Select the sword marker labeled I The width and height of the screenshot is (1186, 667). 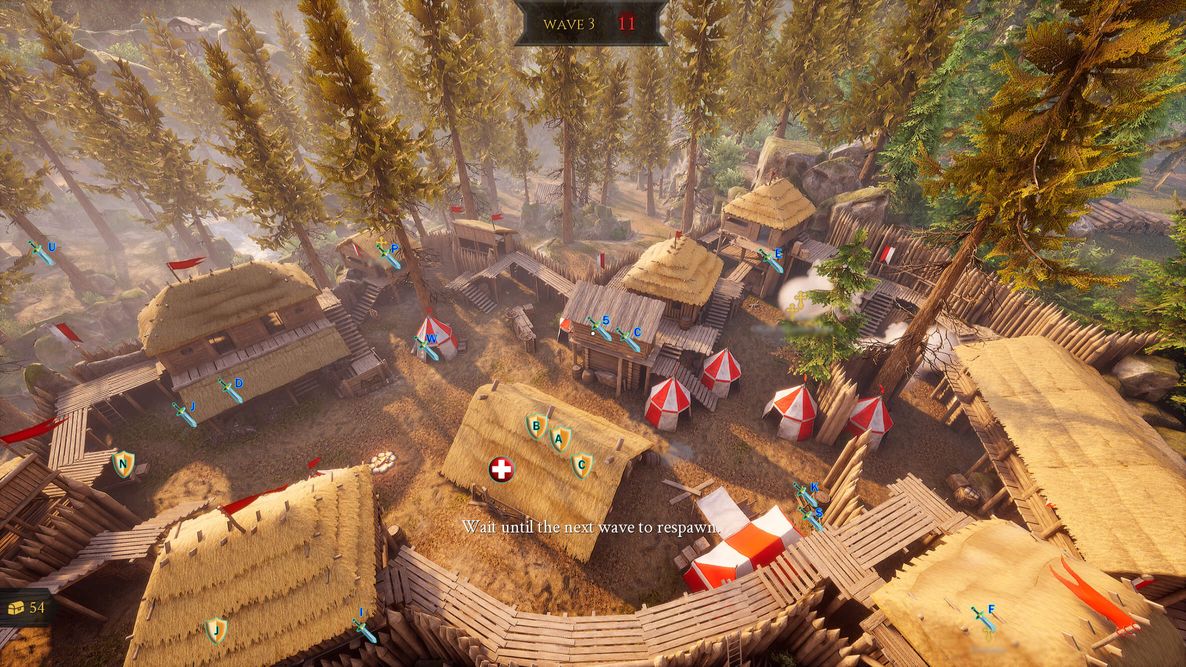coord(365,629)
